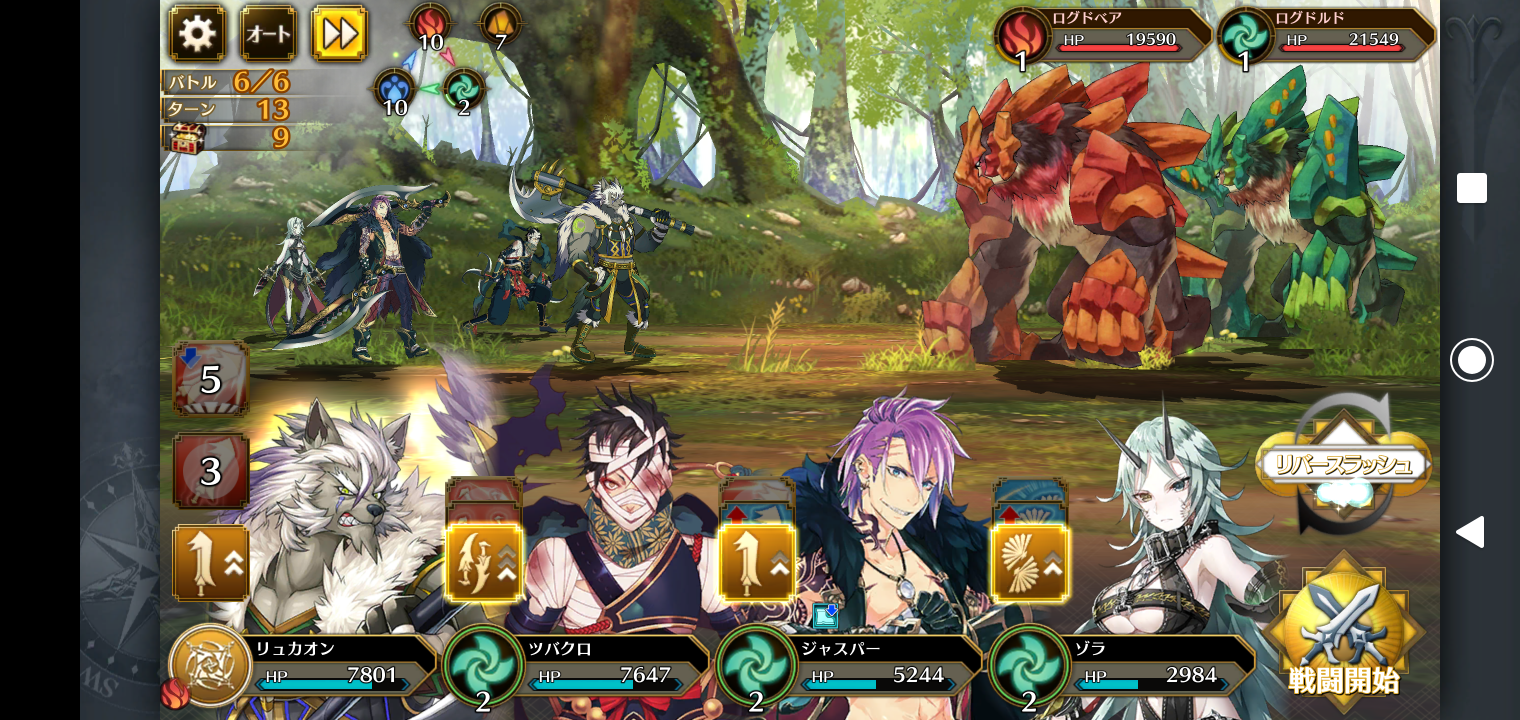Select Zora's fan skill card

pos(1030,562)
